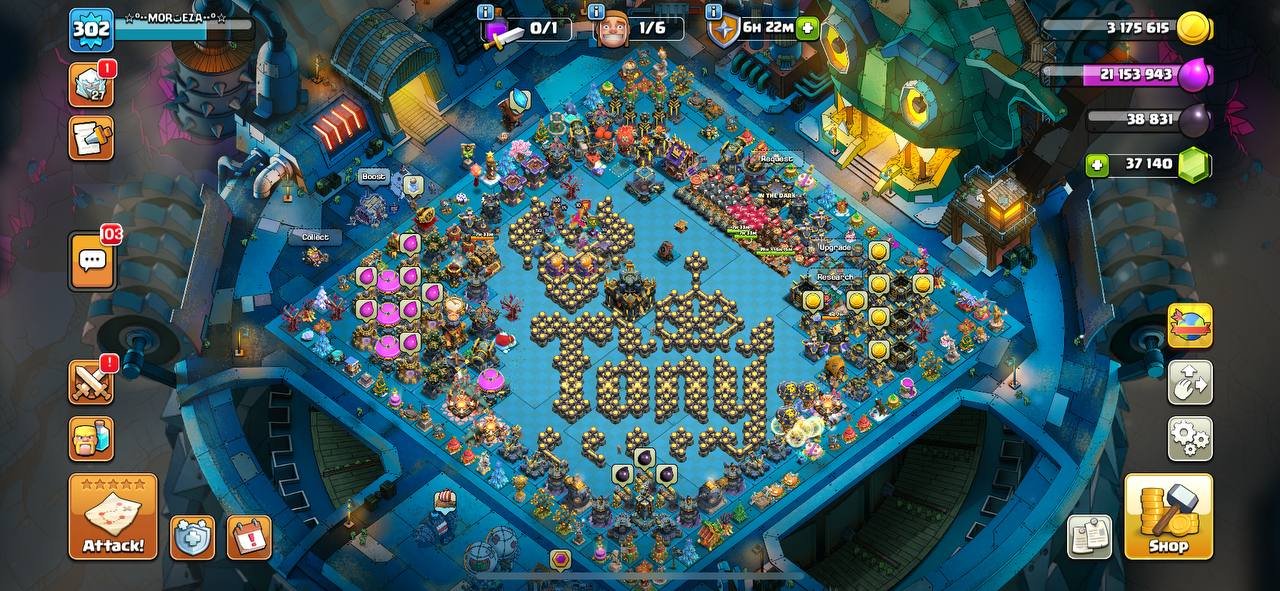Show info for the 0/1 sword counter

pos(486,12)
